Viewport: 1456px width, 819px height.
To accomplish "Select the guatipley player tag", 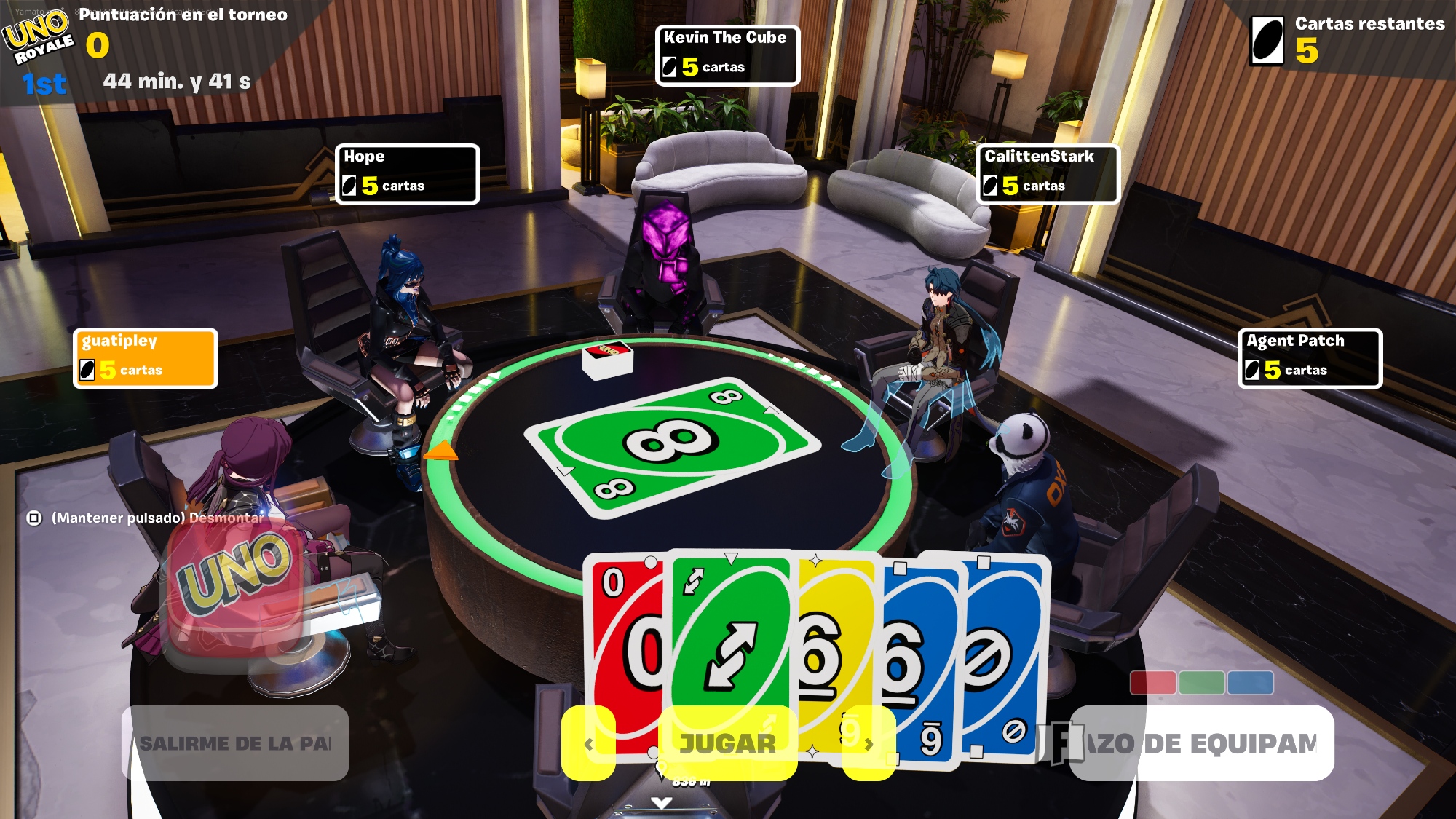I will 146,358.
